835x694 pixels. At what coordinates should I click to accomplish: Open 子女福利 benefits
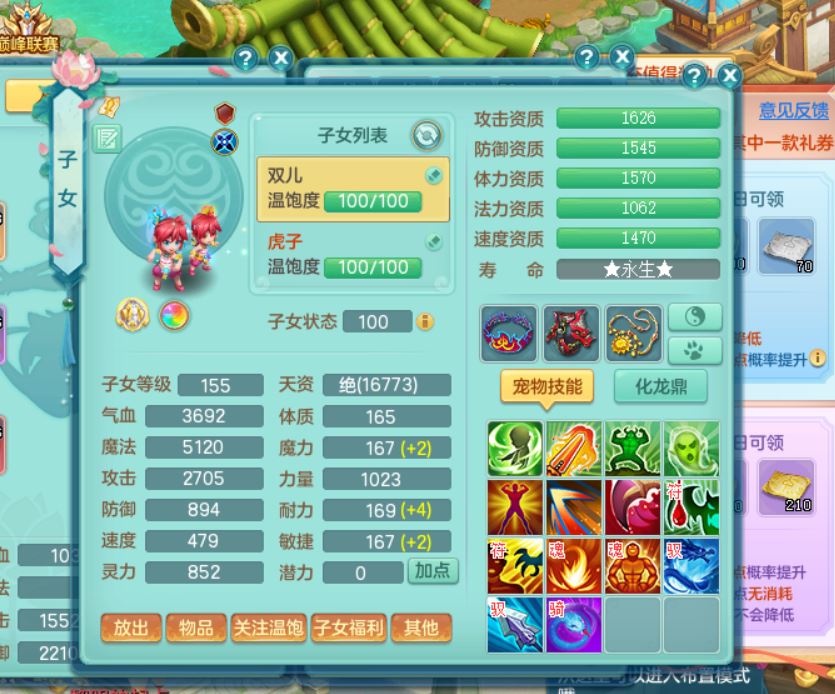click(x=348, y=628)
